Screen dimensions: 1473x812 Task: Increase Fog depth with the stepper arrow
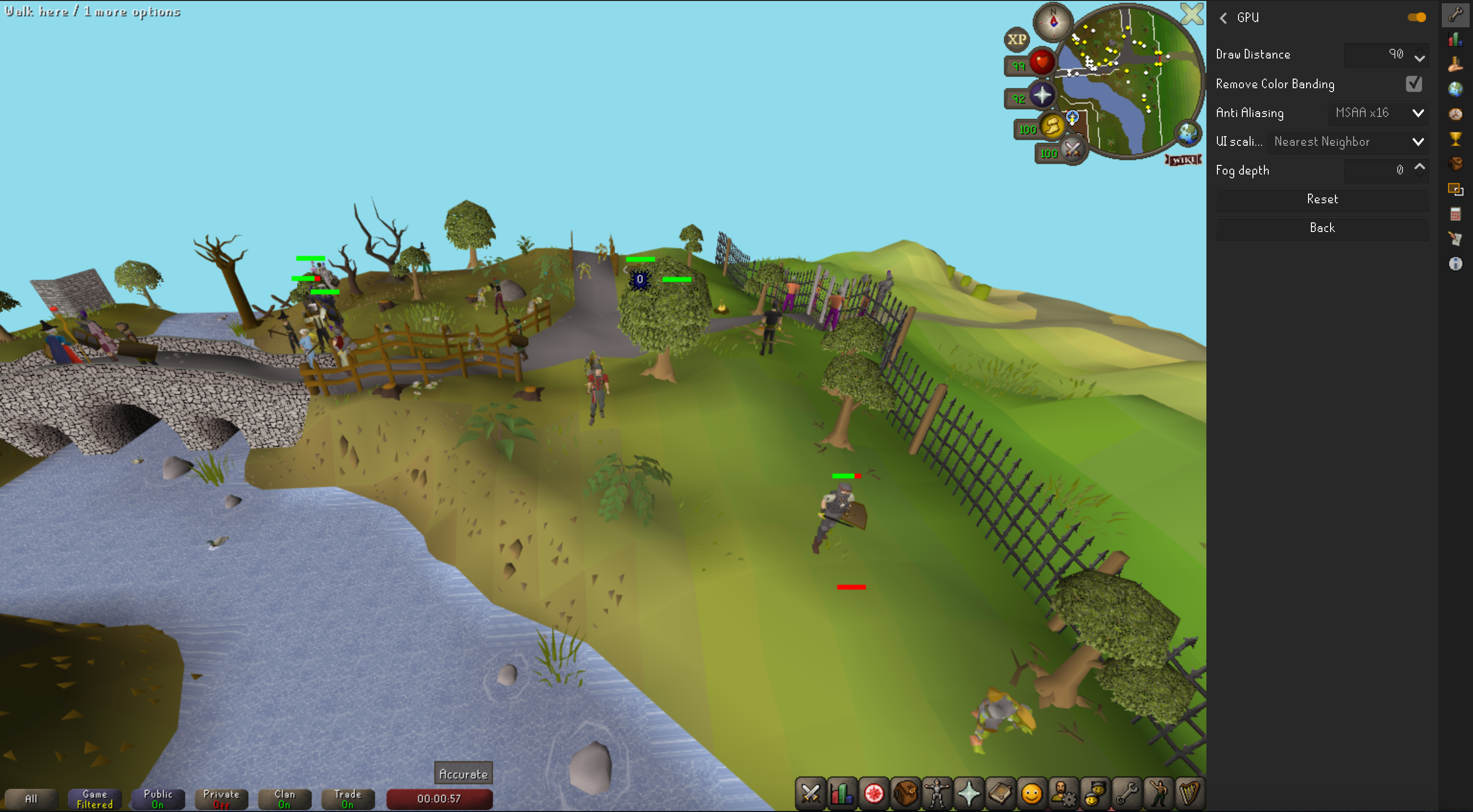pyautogui.click(x=1420, y=166)
